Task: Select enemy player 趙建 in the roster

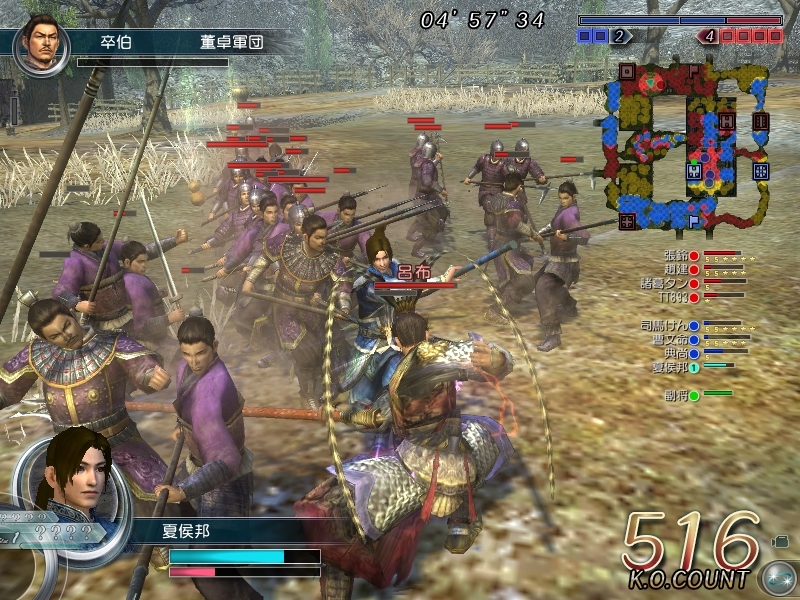Action: [676, 269]
